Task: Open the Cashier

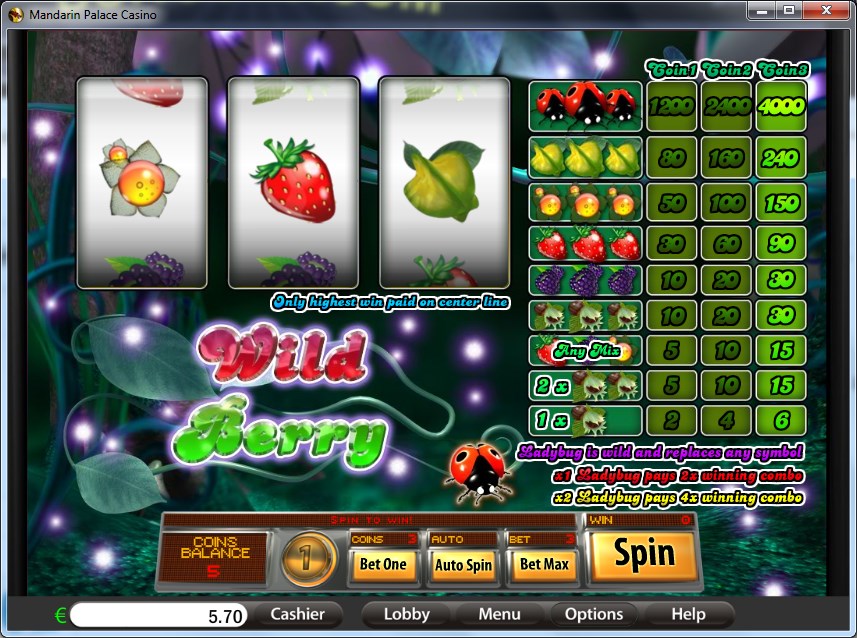Action: coord(298,614)
